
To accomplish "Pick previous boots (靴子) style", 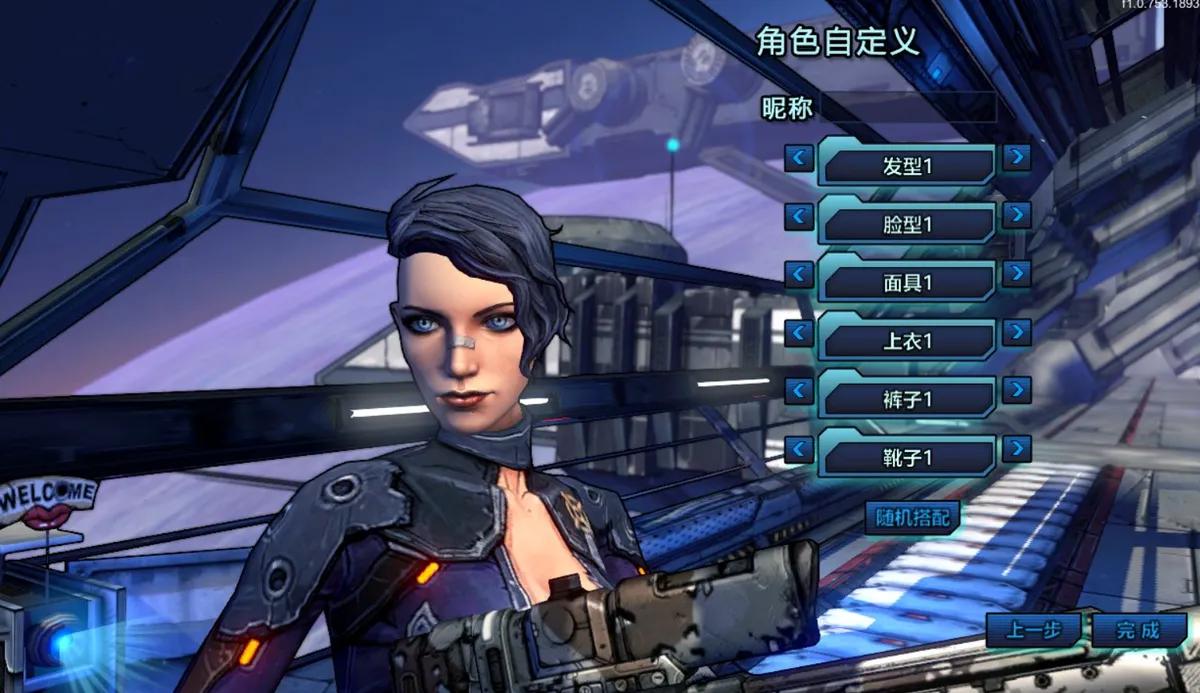I will tap(798, 449).
